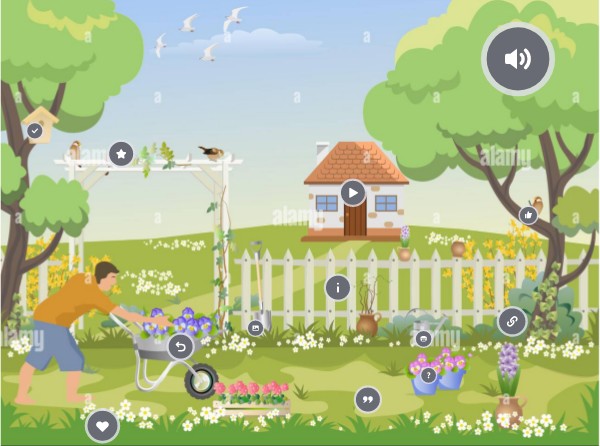Open the question mark hotspot on flowerpots

pos(429,375)
